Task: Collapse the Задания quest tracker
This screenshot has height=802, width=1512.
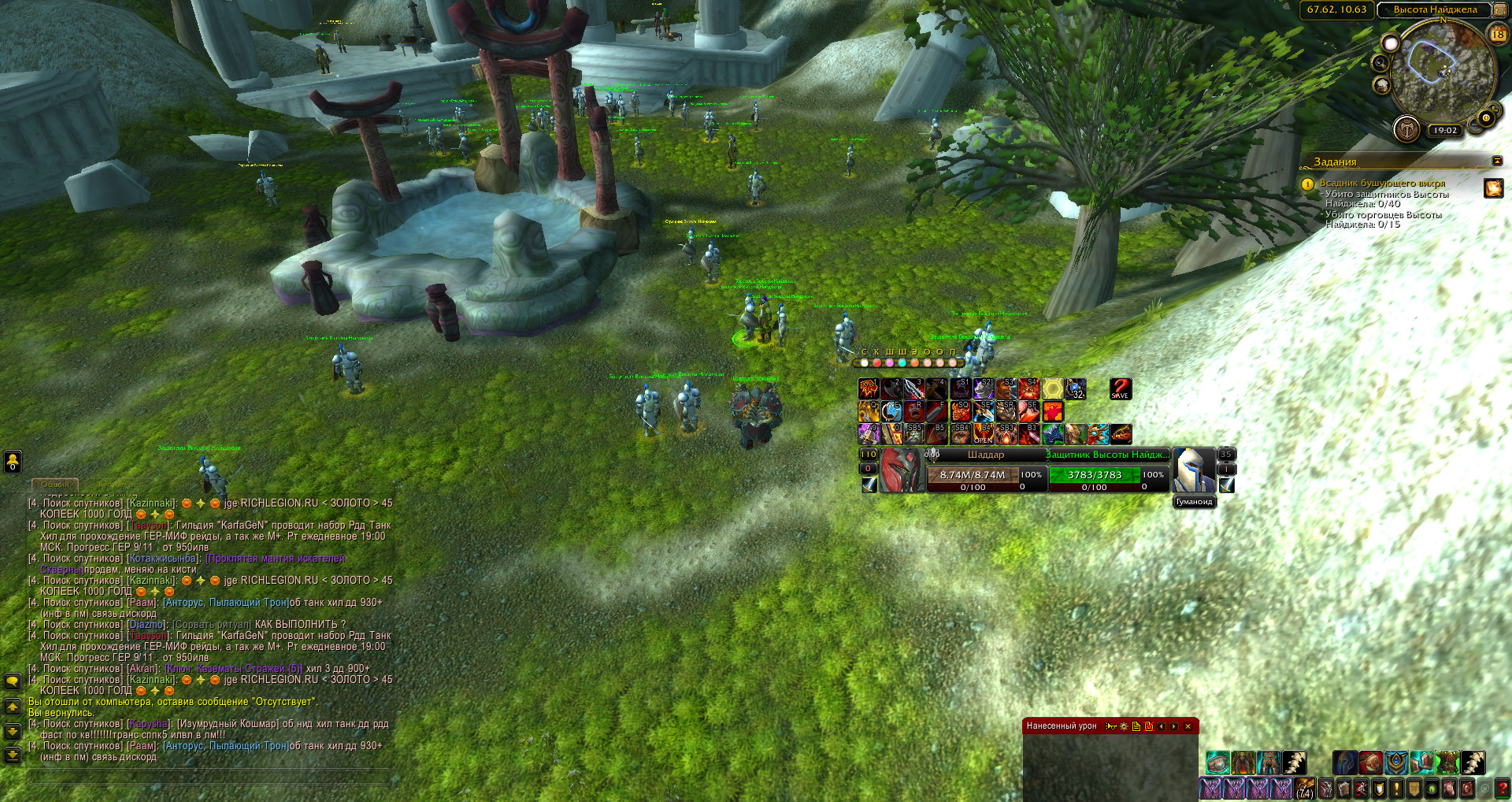Action: tap(1497, 162)
